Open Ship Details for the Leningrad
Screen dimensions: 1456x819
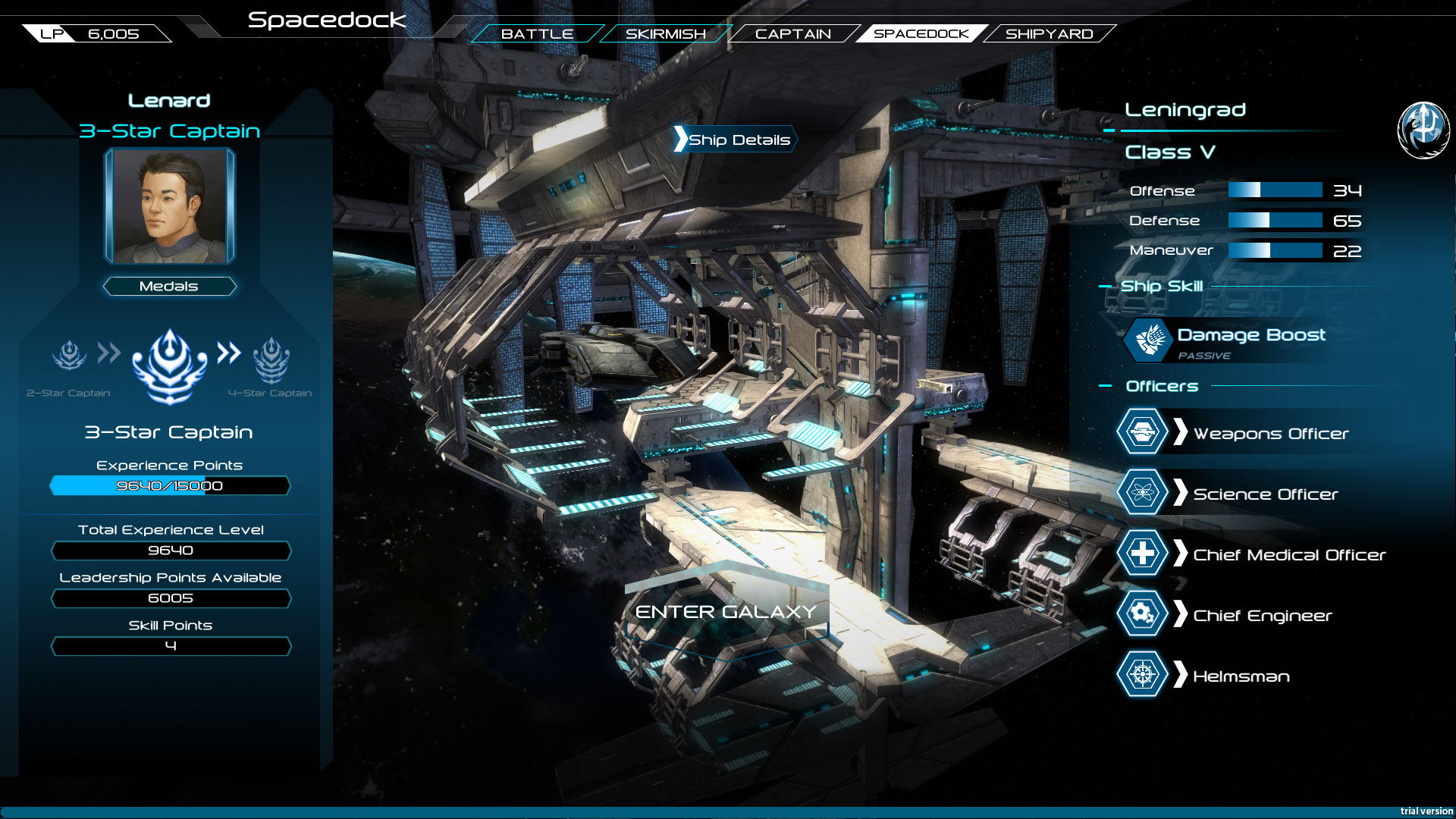[x=734, y=140]
